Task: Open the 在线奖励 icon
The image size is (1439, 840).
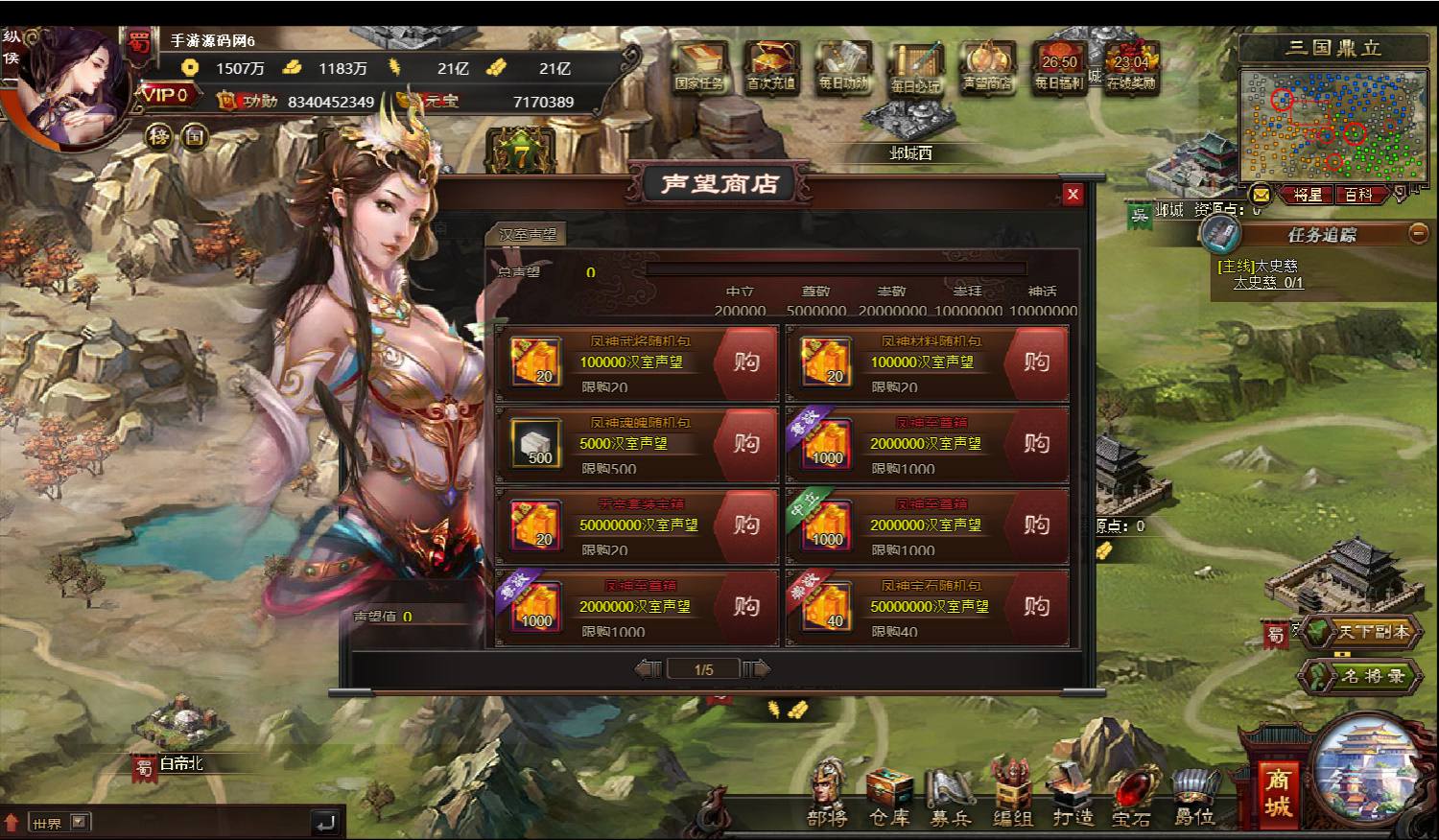Action: pyautogui.click(x=1131, y=68)
